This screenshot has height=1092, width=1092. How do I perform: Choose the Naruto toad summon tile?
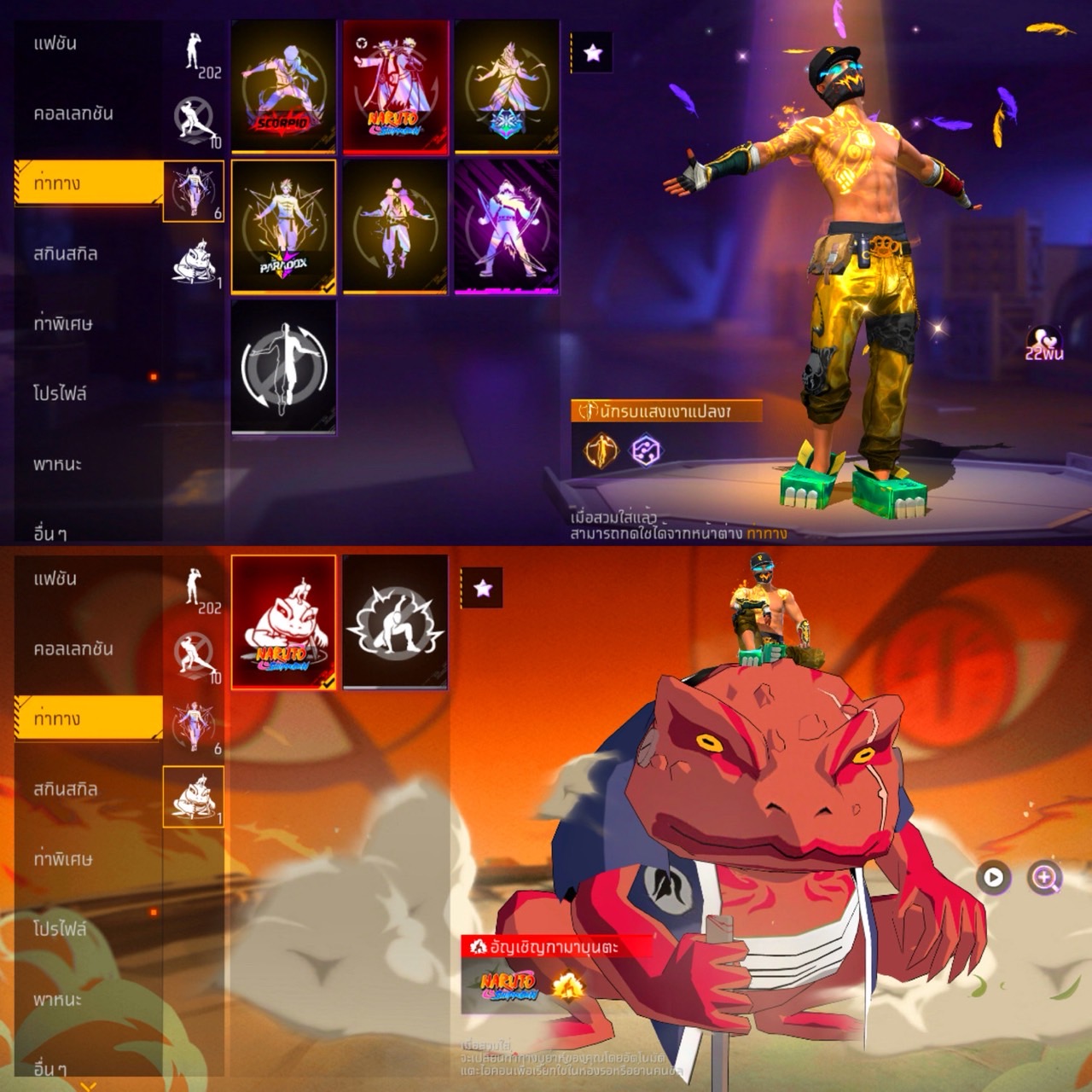[x=283, y=621]
